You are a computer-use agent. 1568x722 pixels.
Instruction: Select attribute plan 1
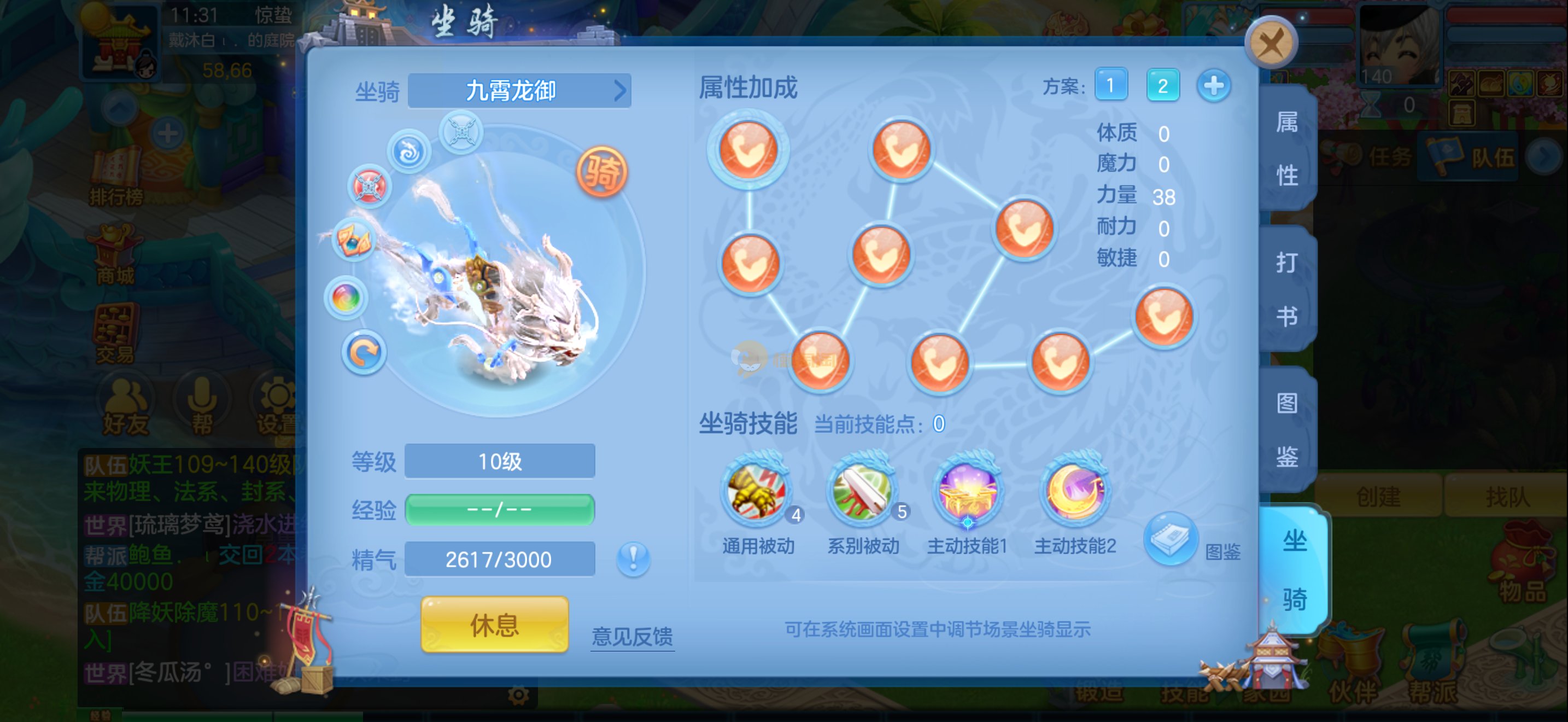1110,85
